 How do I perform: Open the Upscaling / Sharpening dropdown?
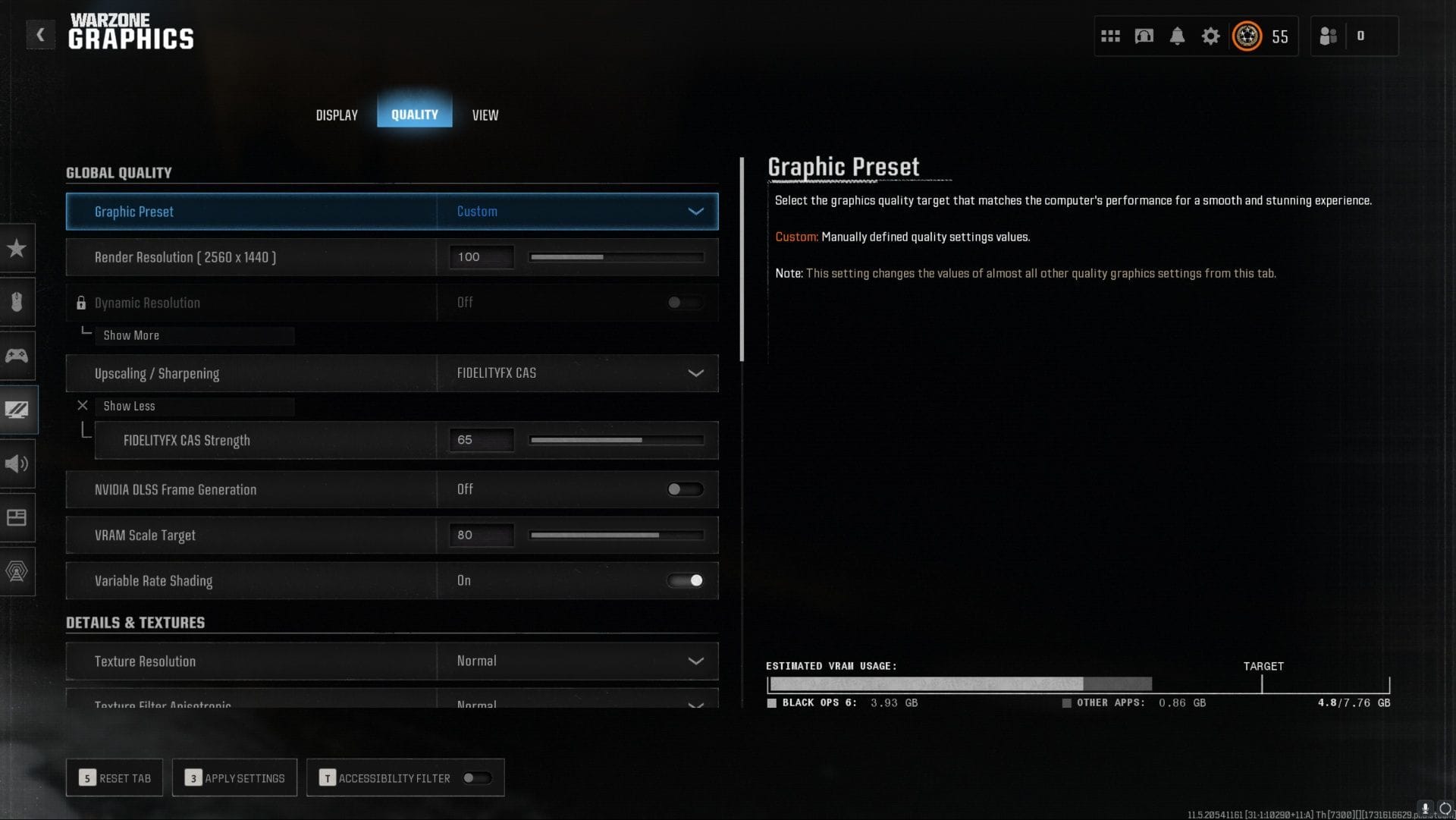tap(576, 373)
